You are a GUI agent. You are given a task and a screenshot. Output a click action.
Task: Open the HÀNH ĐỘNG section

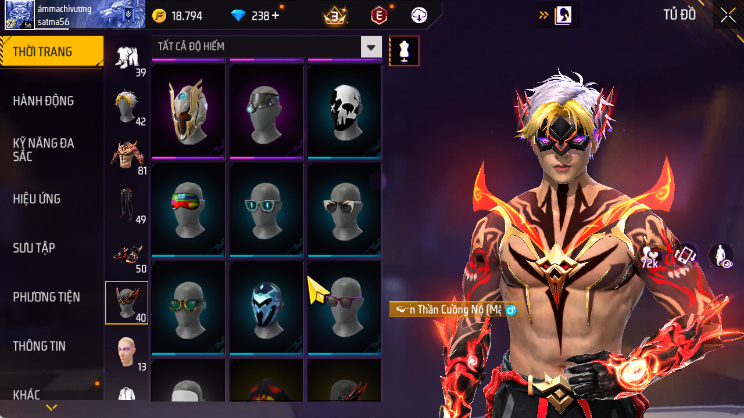[x=44, y=101]
